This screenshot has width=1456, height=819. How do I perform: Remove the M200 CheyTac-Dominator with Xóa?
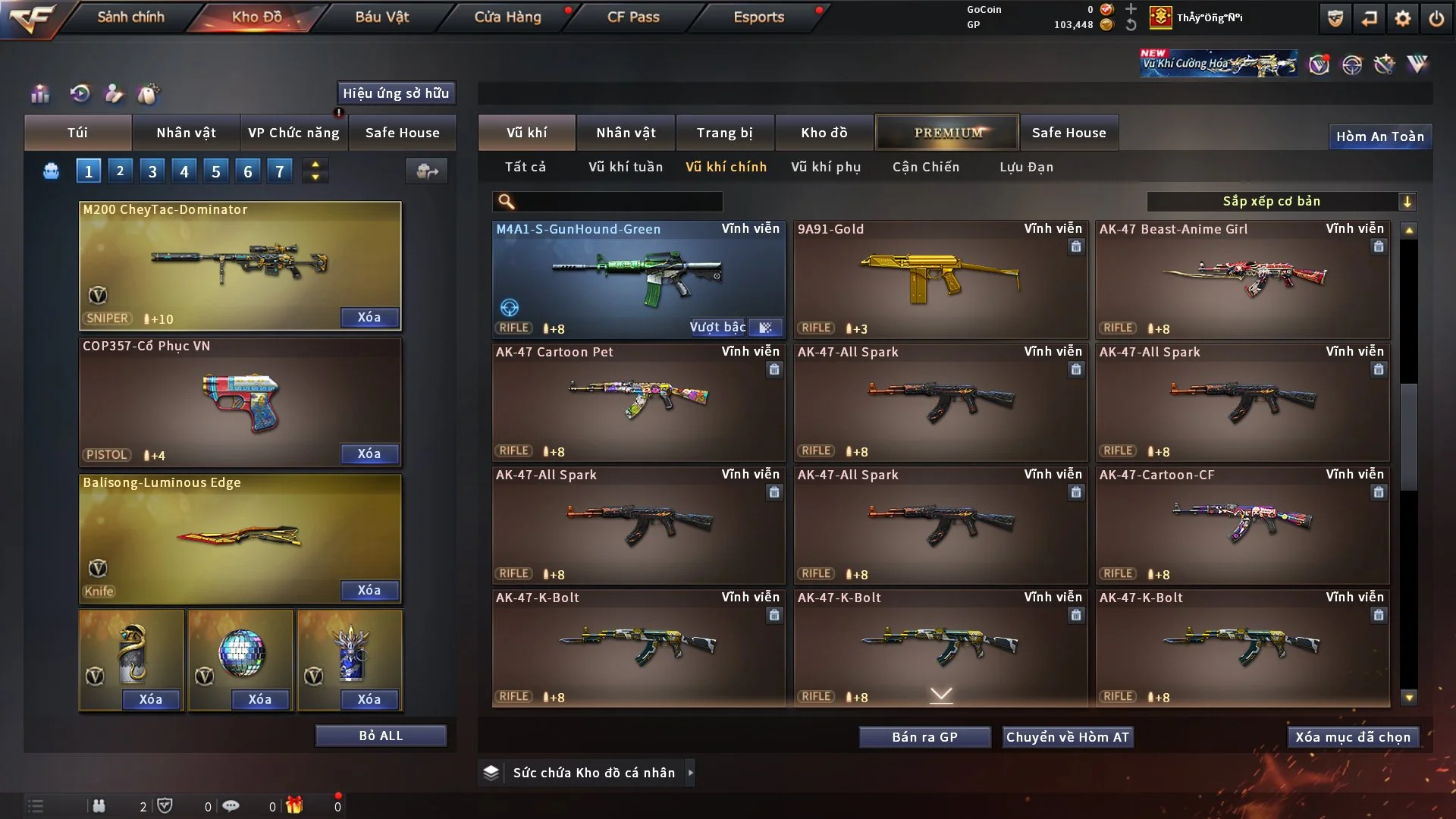(x=369, y=317)
